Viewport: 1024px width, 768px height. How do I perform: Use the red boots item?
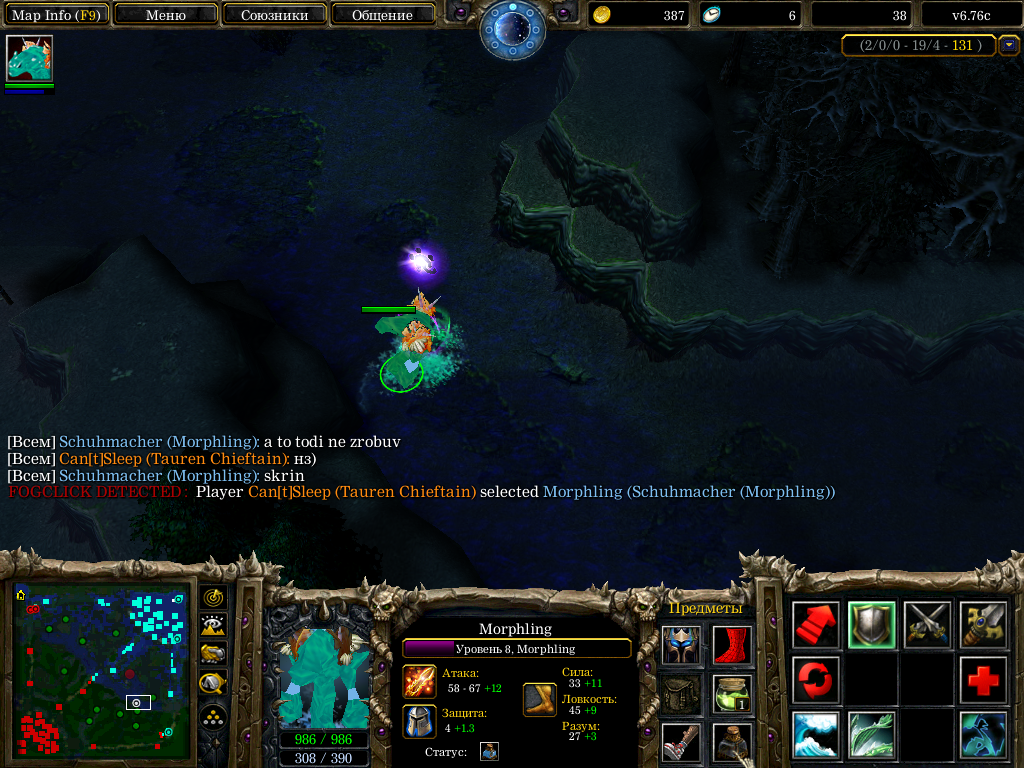tap(732, 645)
